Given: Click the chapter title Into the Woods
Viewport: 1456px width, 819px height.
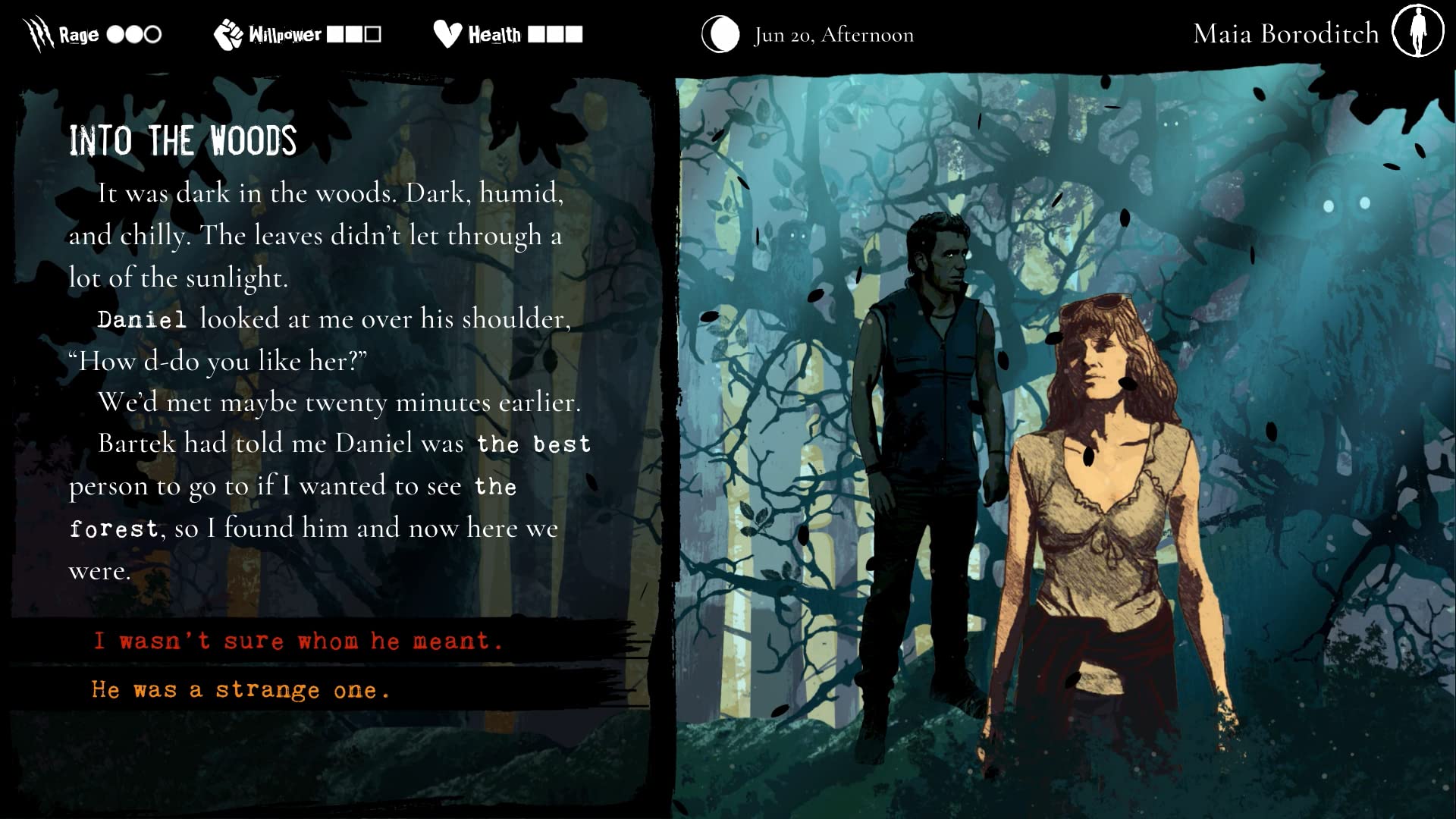Looking at the screenshot, I should click(182, 140).
